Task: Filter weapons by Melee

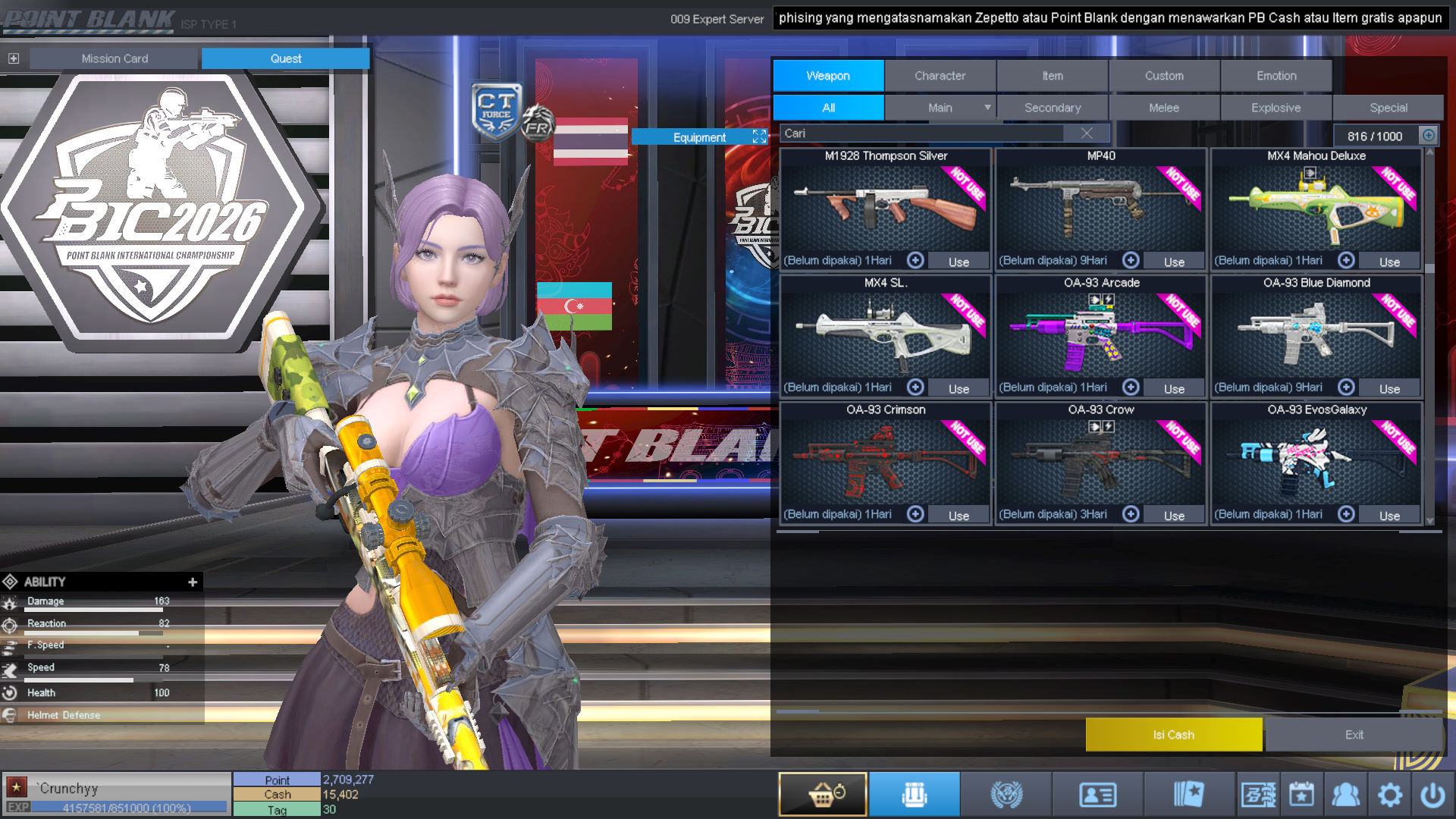Action: click(x=1164, y=108)
